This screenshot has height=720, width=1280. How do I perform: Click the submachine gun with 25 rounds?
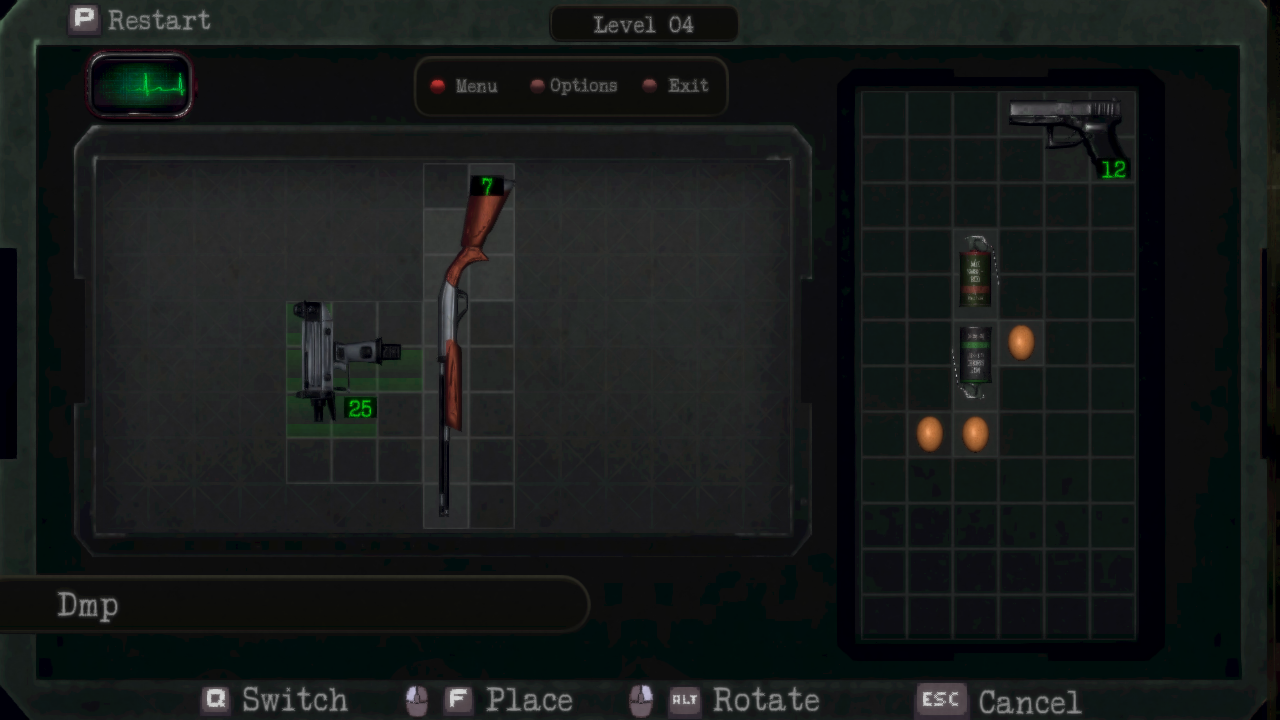tap(333, 362)
